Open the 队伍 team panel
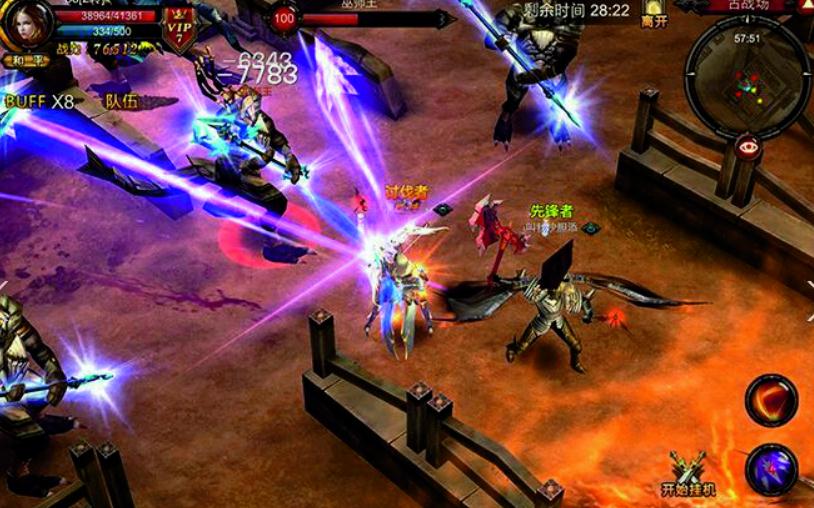The height and width of the screenshot is (508, 814). [122, 101]
